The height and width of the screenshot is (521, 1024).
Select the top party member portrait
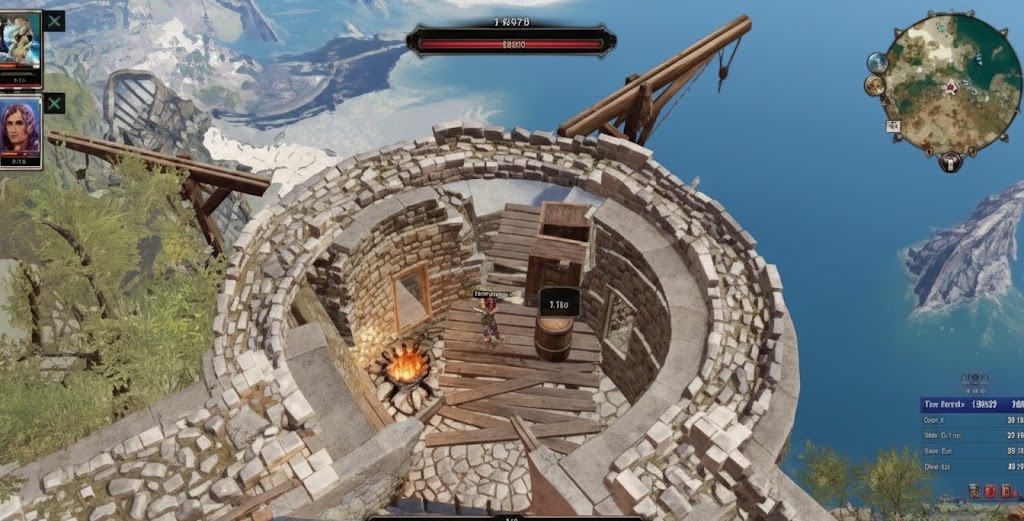[20, 47]
